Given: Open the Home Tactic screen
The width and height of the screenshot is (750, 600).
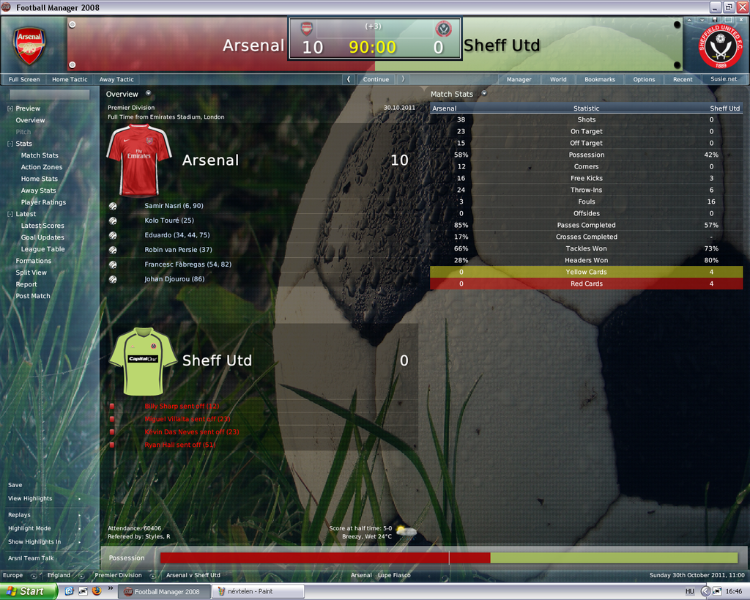Looking at the screenshot, I should pos(70,79).
